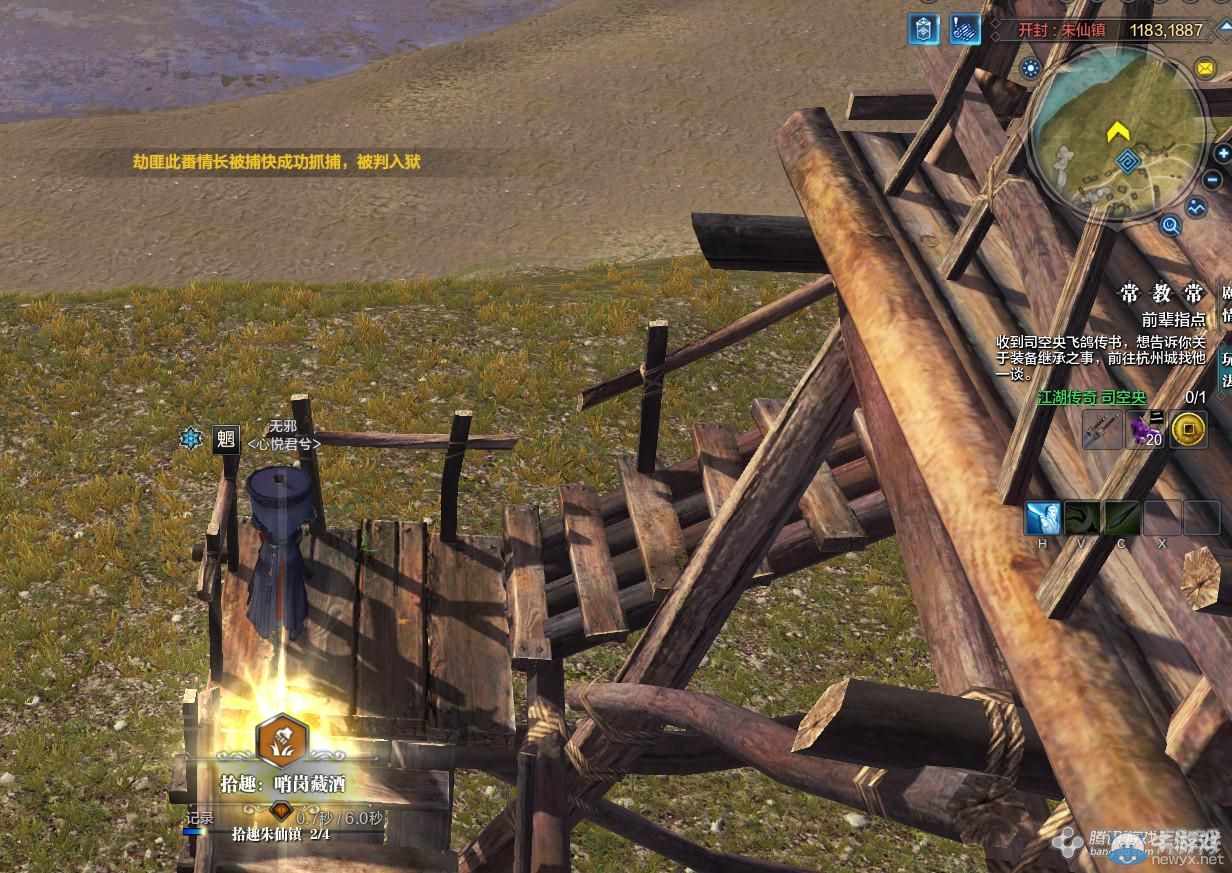Click the magnifier search icon below the minimap

(1170, 226)
